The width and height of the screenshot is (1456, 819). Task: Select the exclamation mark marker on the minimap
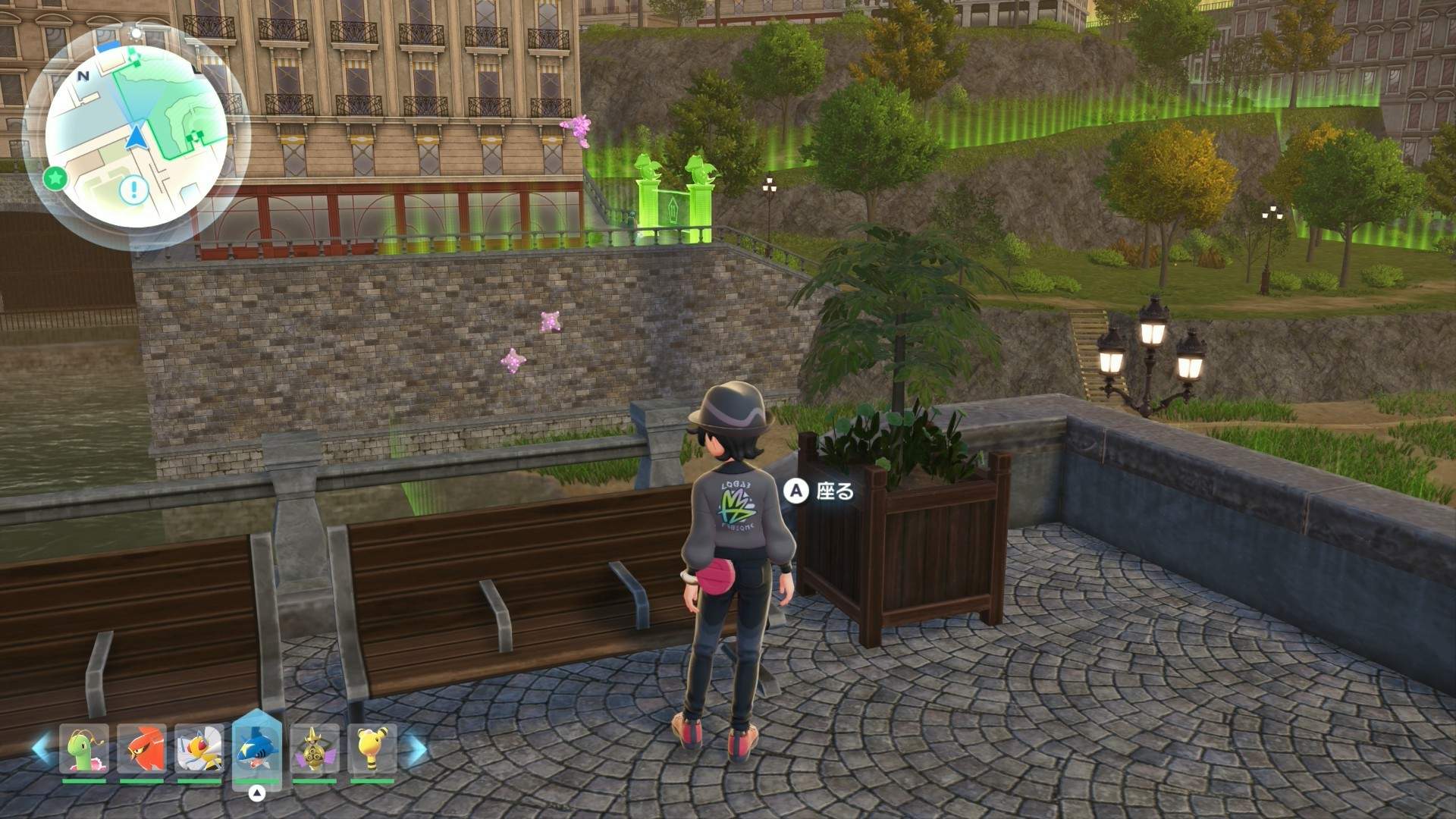click(134, 188)
